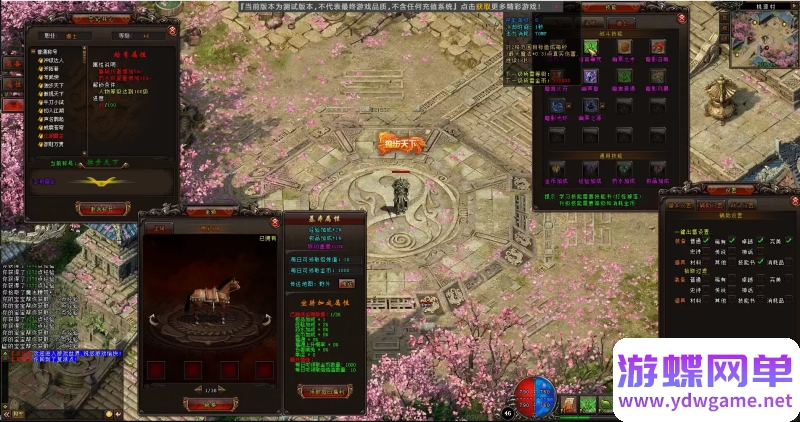
Task: Click the orange banner button in mid-screen
Action: [x=400, y=143]
